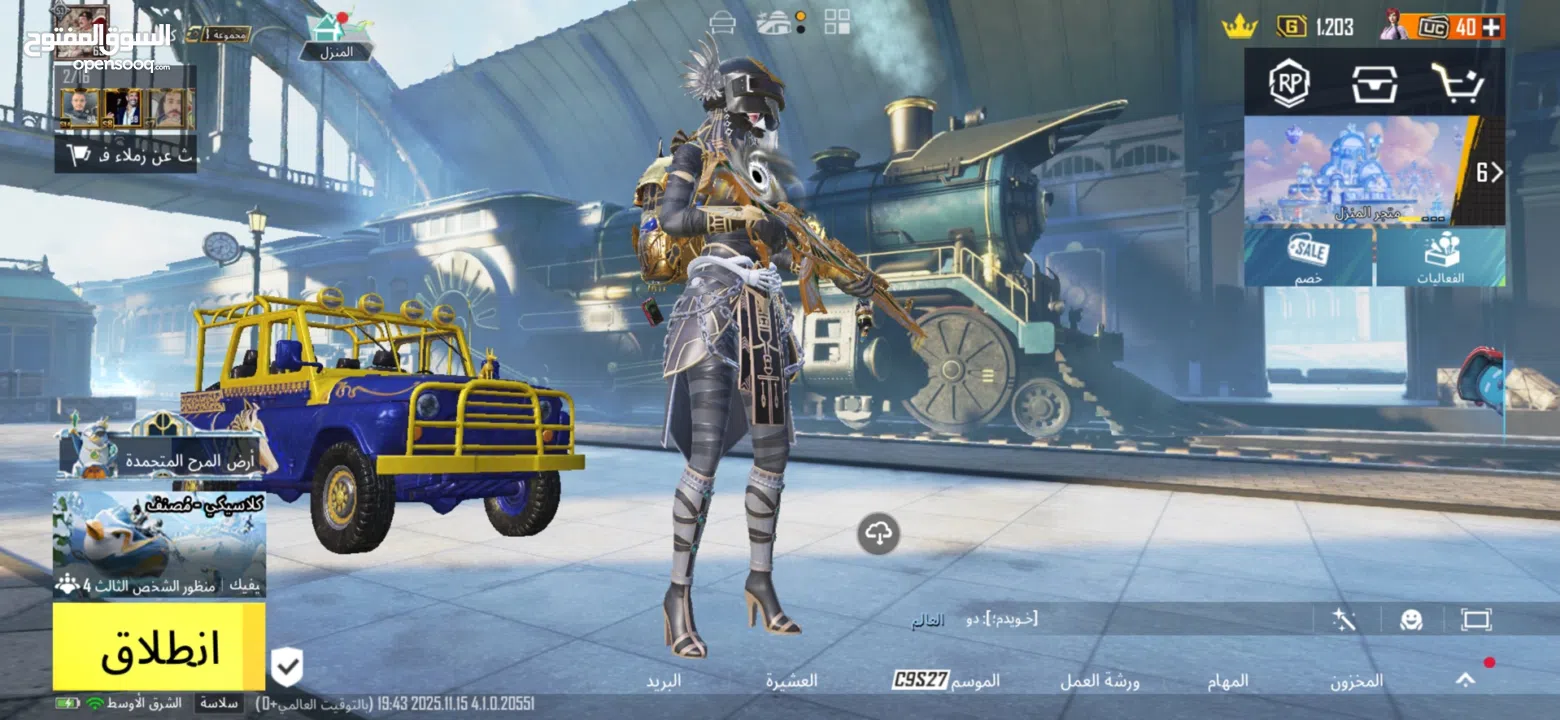The image size is (1560, 720).
Task: Open the crate box icon
Action: pos(1375,82)
